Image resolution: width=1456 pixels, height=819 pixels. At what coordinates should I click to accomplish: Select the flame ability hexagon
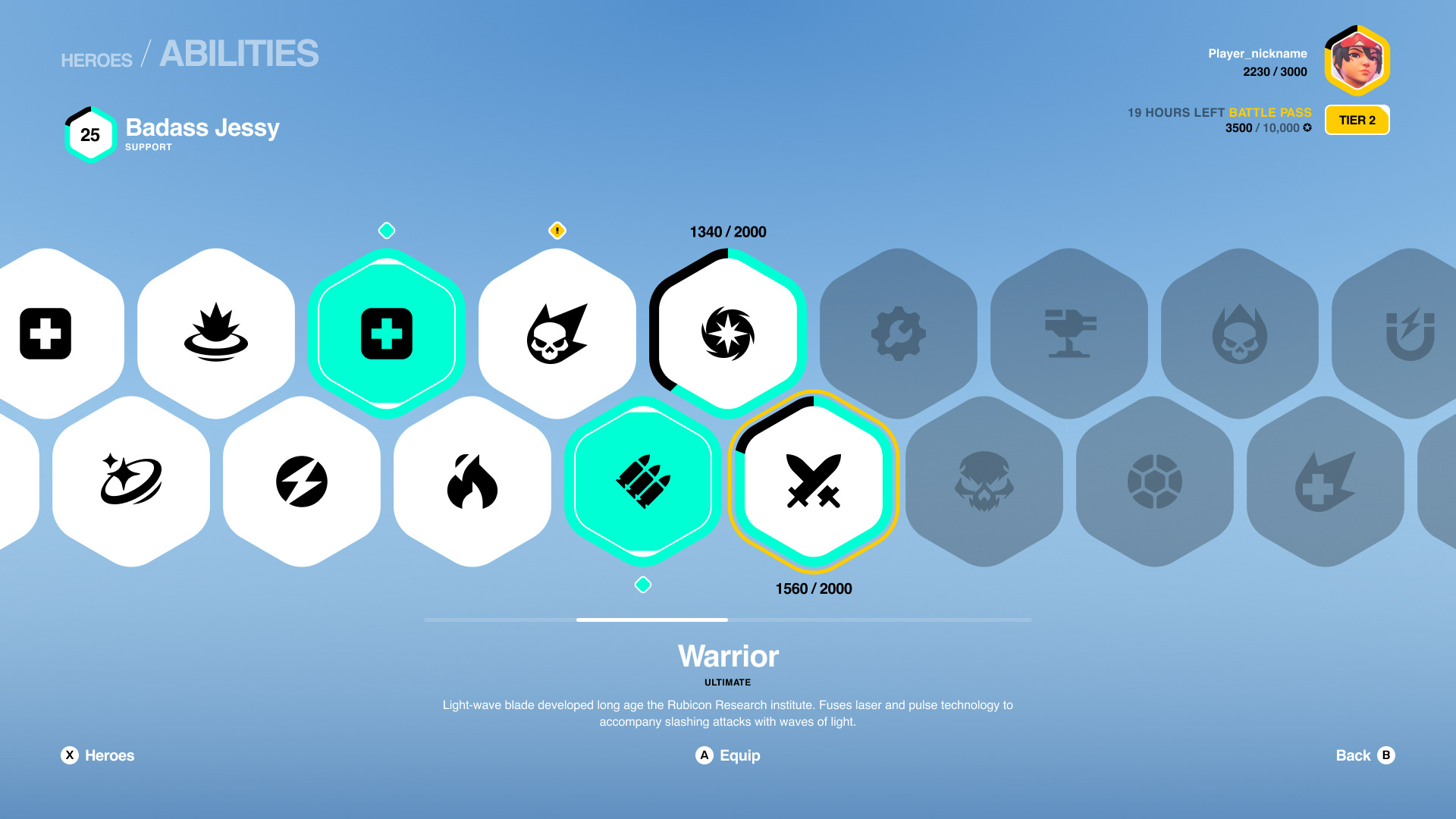pyautogui.click(x=472, y=482)
